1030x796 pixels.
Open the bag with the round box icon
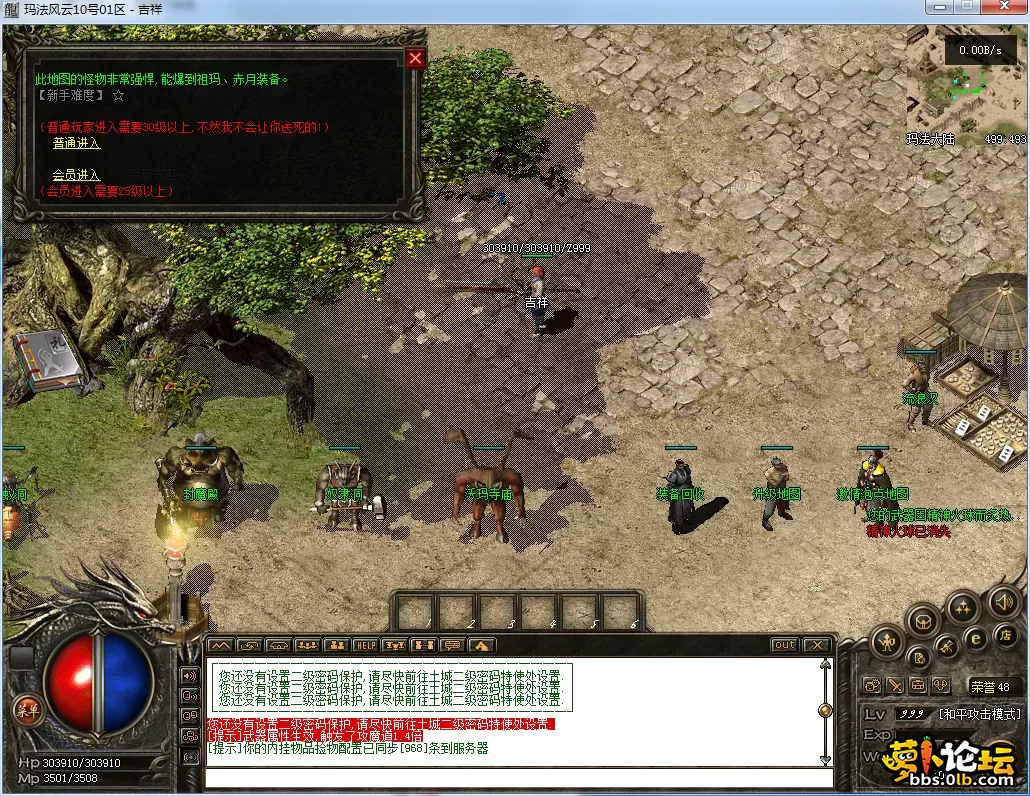[922, 622]
